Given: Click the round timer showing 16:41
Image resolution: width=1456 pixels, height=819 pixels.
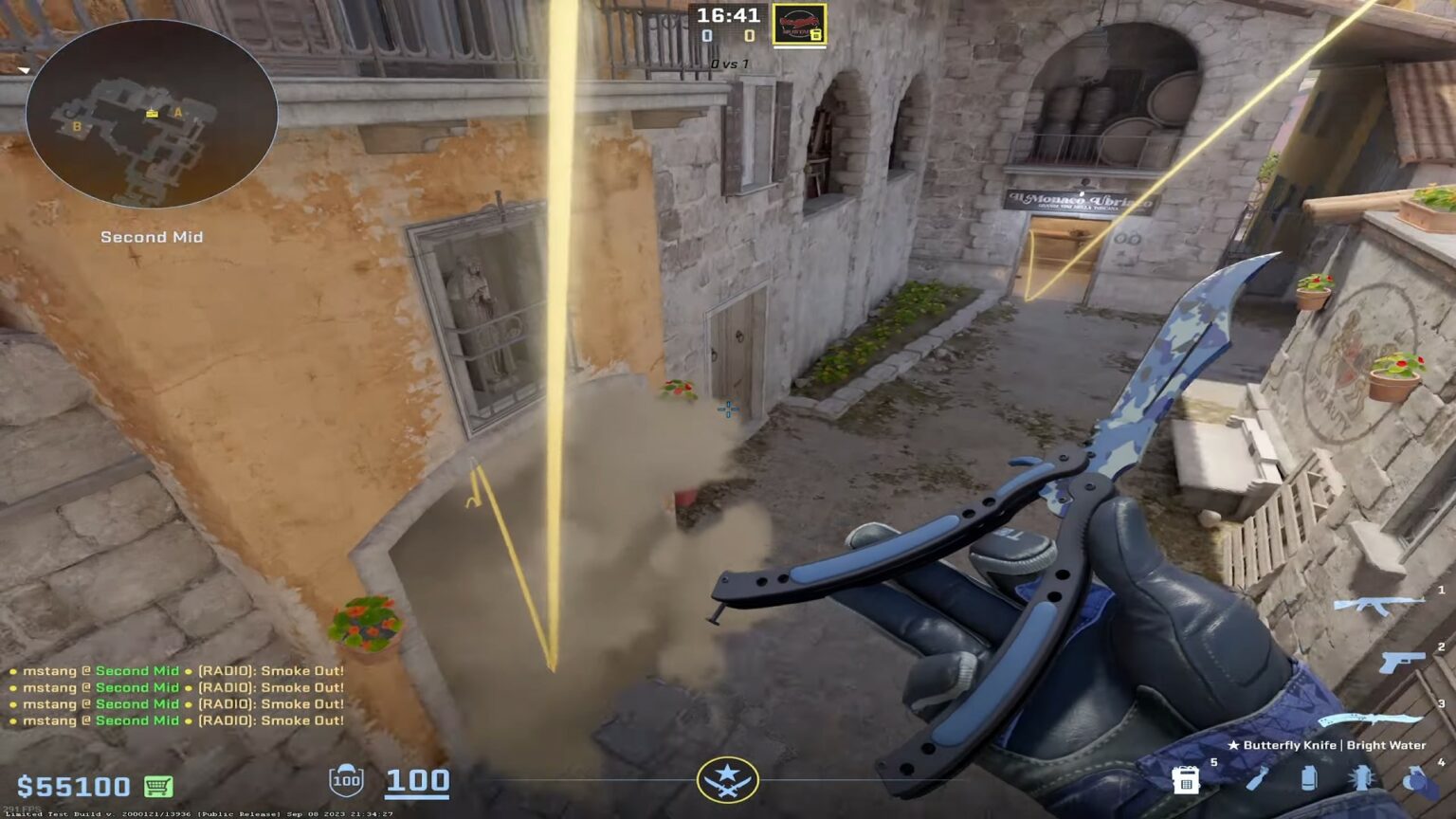Looking at the screenshot, I should [728, 15].
